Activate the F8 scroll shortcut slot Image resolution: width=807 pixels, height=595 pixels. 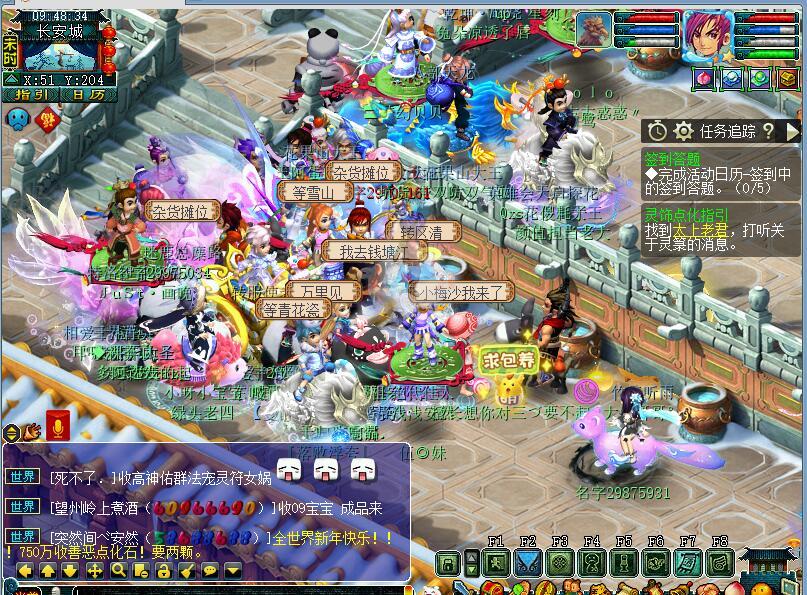(x=720, y=563)
